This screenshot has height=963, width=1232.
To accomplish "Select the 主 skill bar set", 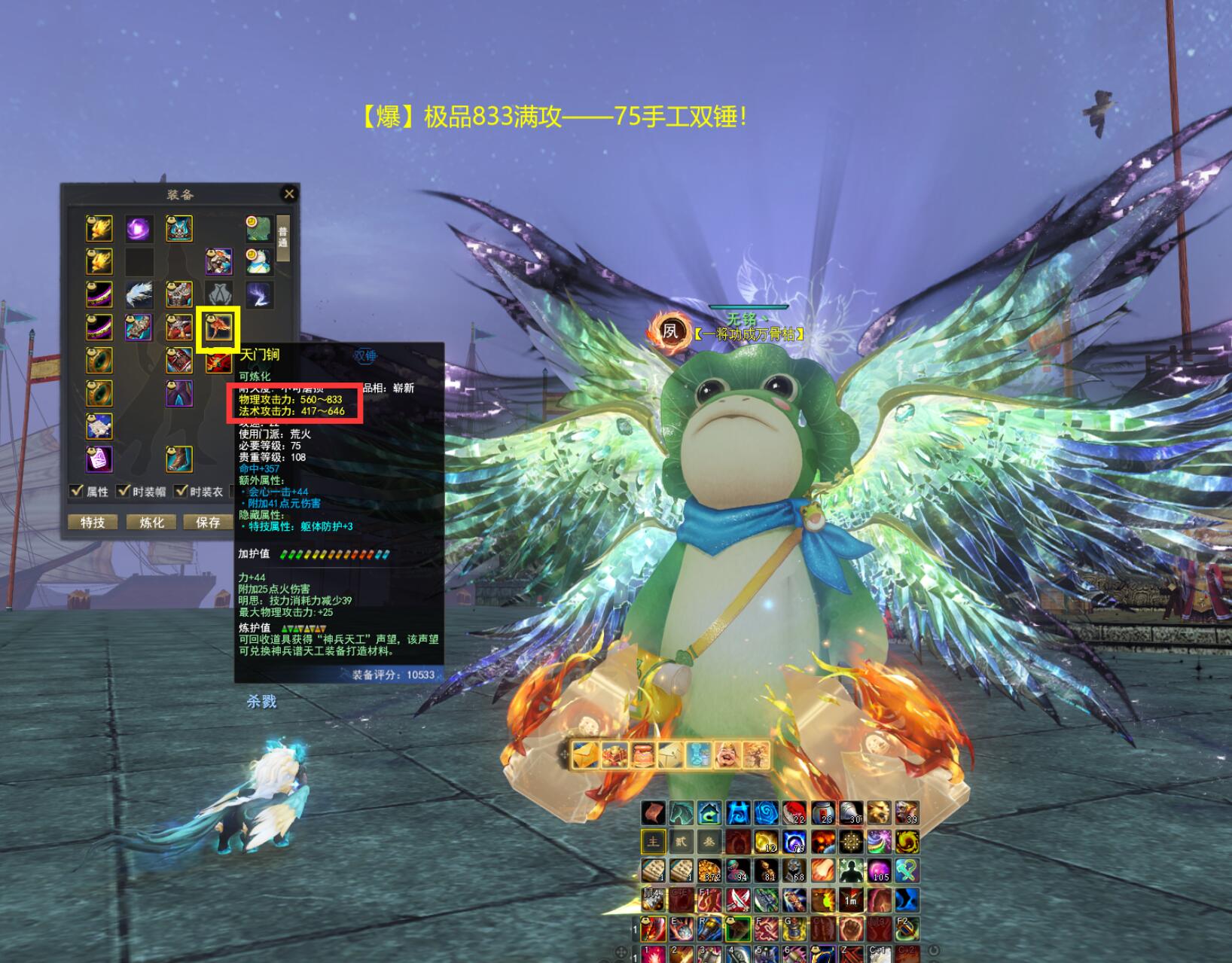I will click(x=653, y=841).
